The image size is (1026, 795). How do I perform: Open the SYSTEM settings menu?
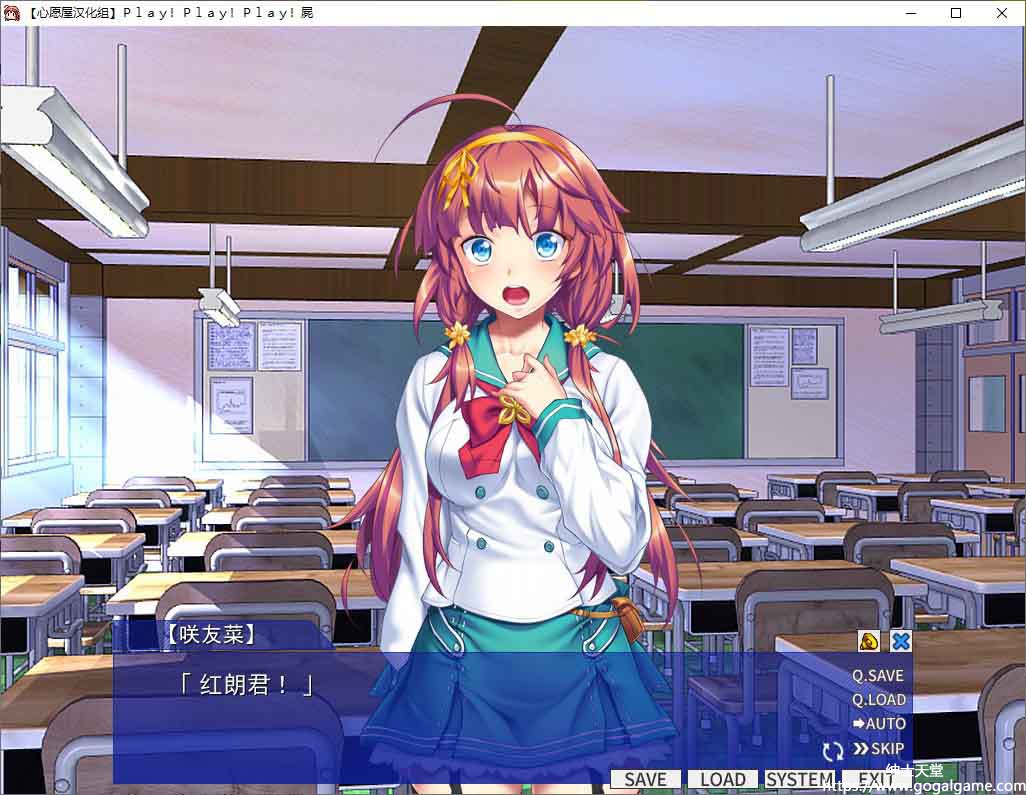click(799, 780)
